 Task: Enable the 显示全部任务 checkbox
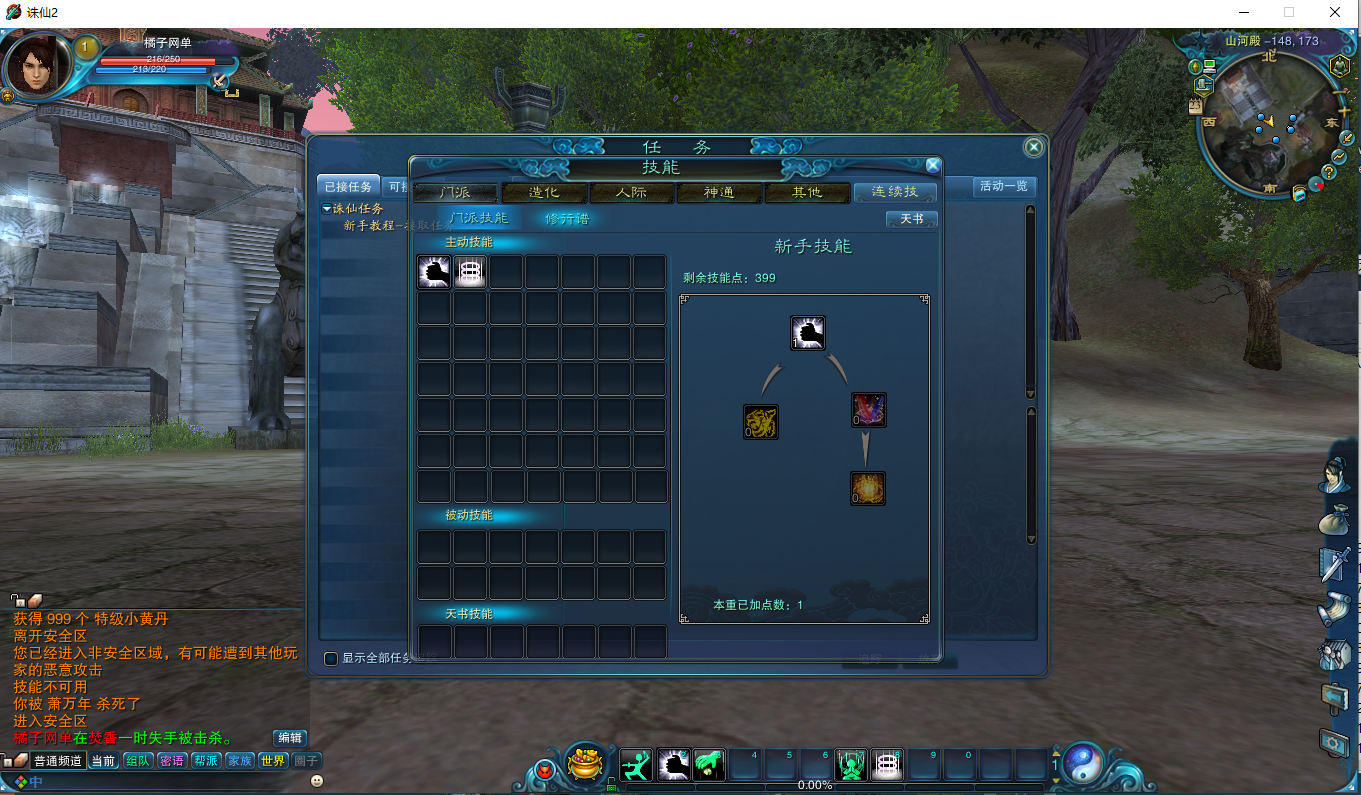pyautogui.click(x=330, y=658)
